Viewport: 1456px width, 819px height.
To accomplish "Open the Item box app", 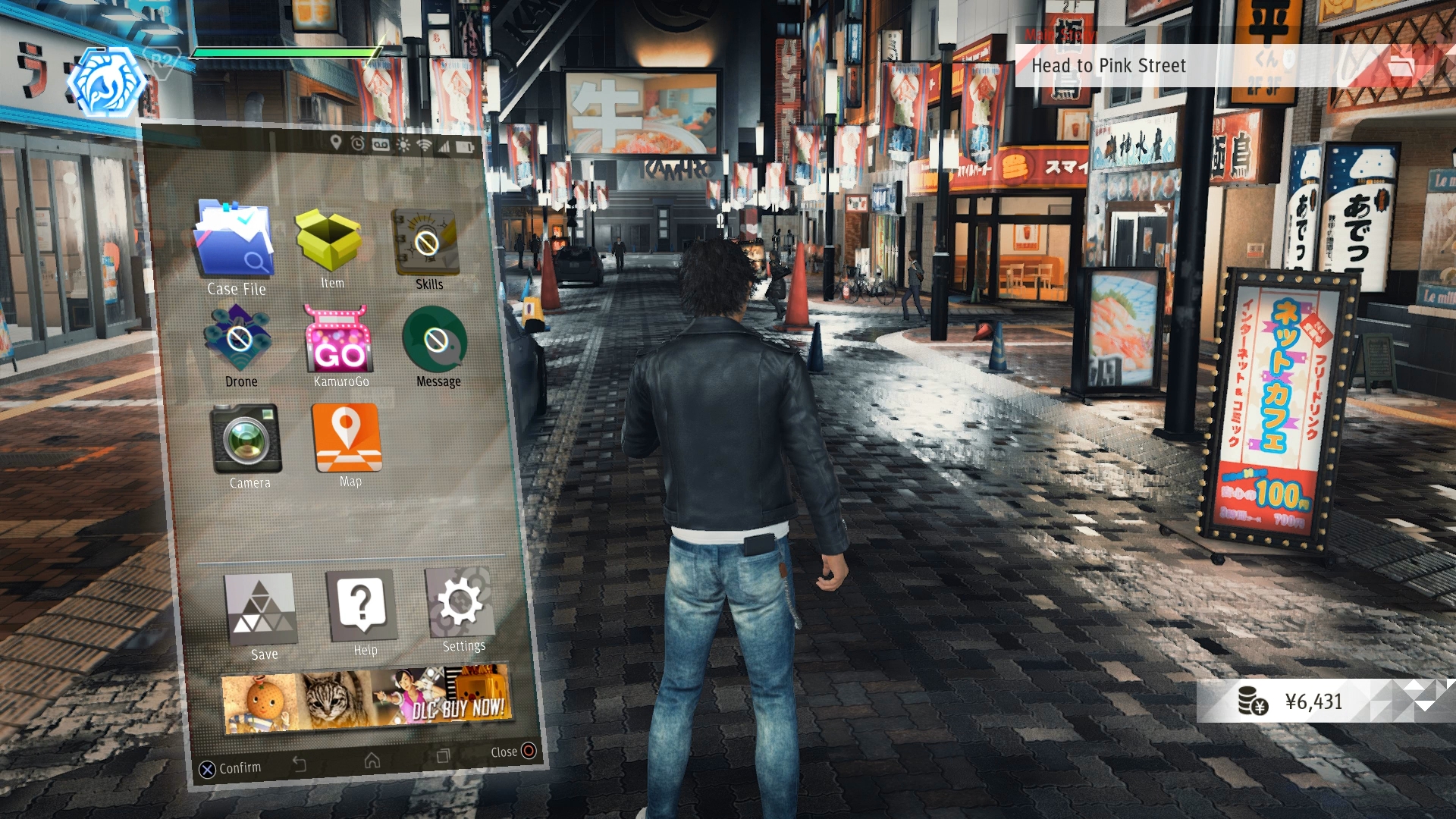I will click(328, 241).
